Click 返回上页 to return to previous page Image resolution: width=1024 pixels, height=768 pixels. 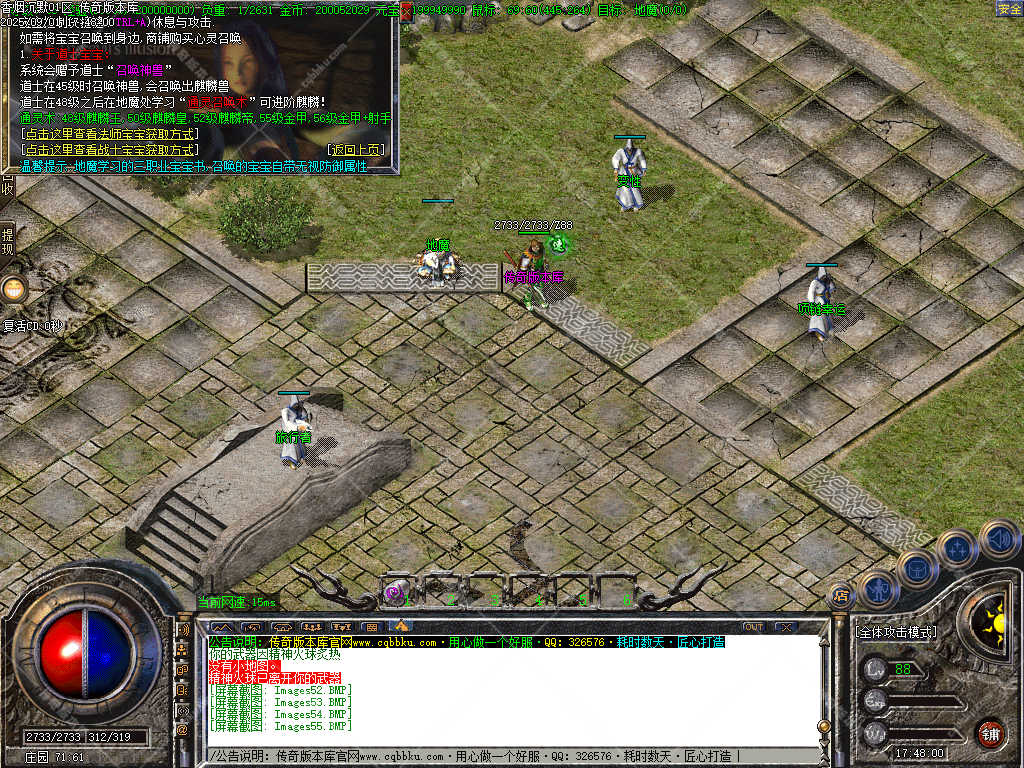[354, 150]
